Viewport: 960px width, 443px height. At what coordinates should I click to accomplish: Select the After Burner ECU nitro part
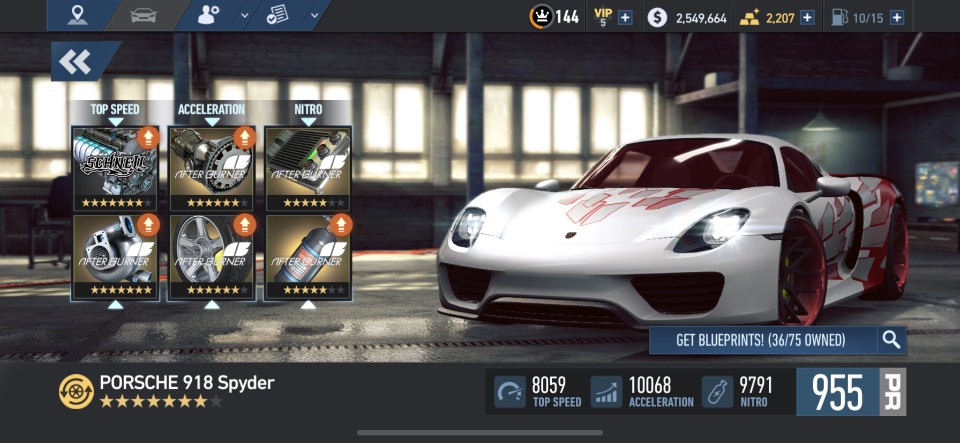tap(308, 167)
